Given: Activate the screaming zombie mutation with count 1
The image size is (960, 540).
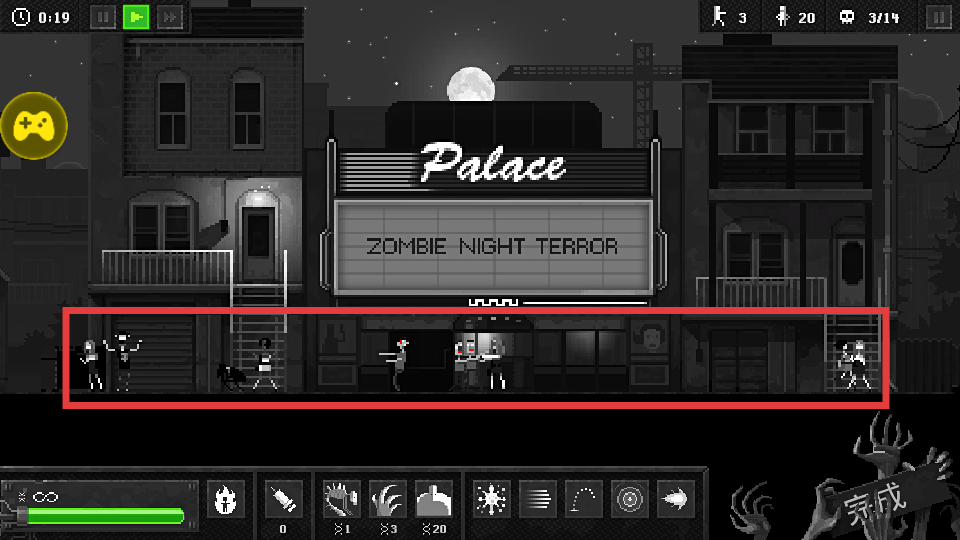Looking at the screenshot, I should pos(342,499).
